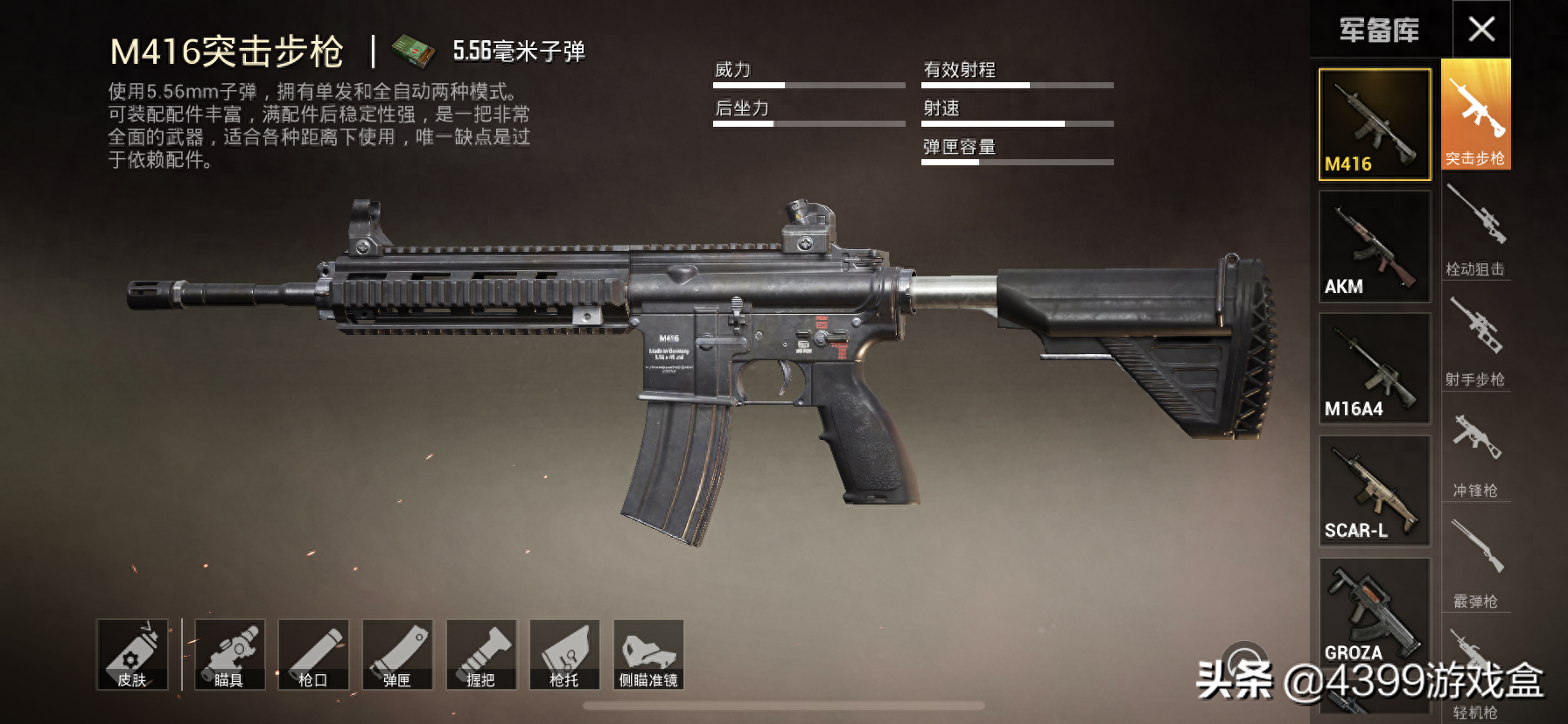Open the 弹匣 magazine attachment slot

(x=397, y=655)
